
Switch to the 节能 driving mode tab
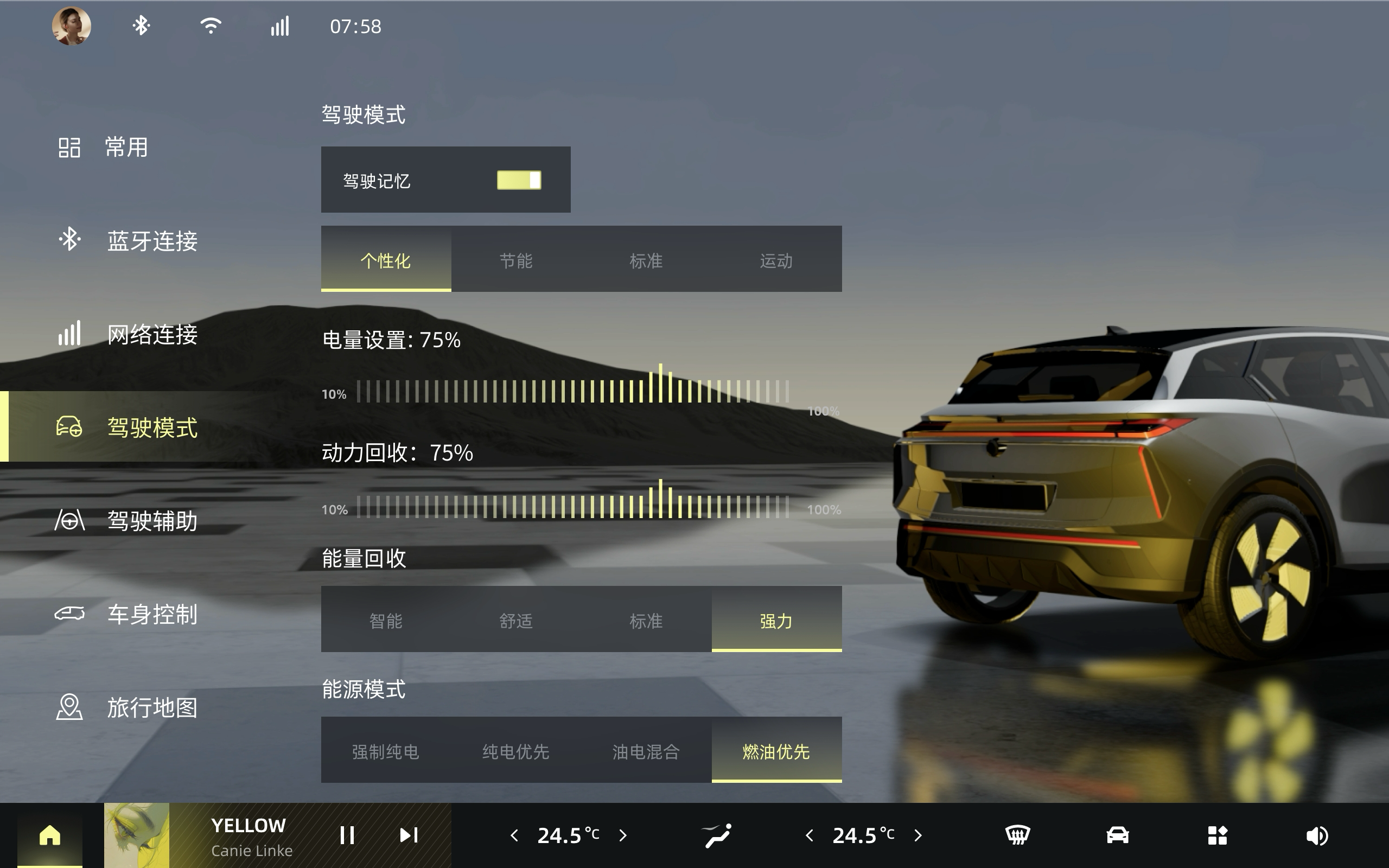tap(517, 261)
